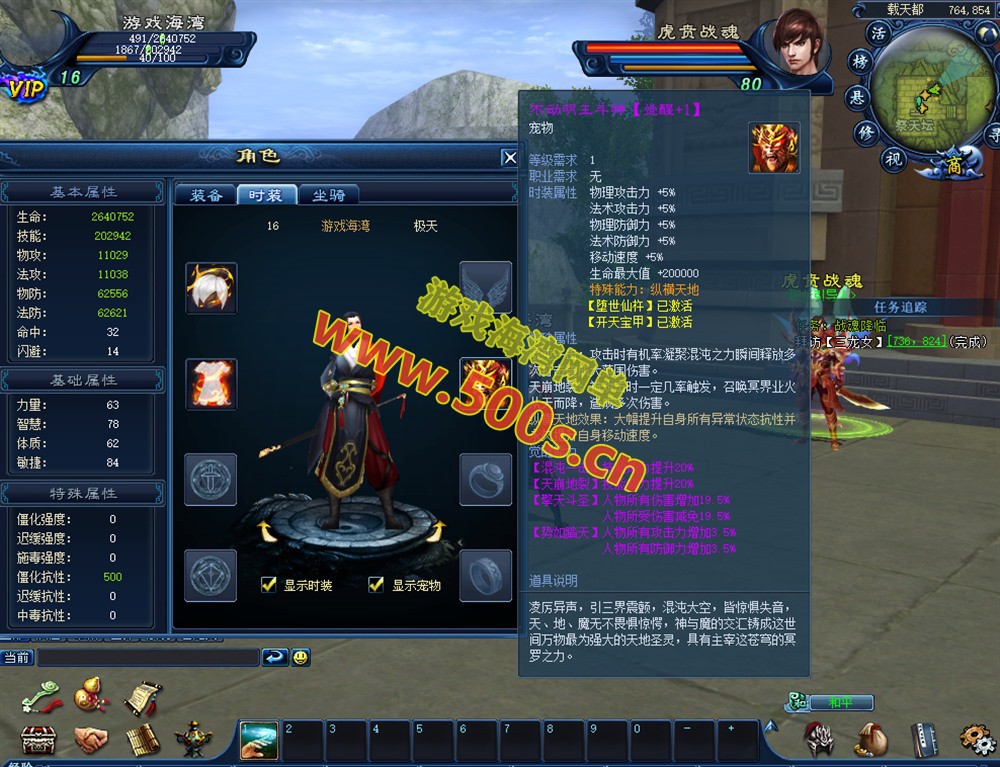Activate the skill in hotbar slot 1
1000x767 pixels.
click(259, 740)
